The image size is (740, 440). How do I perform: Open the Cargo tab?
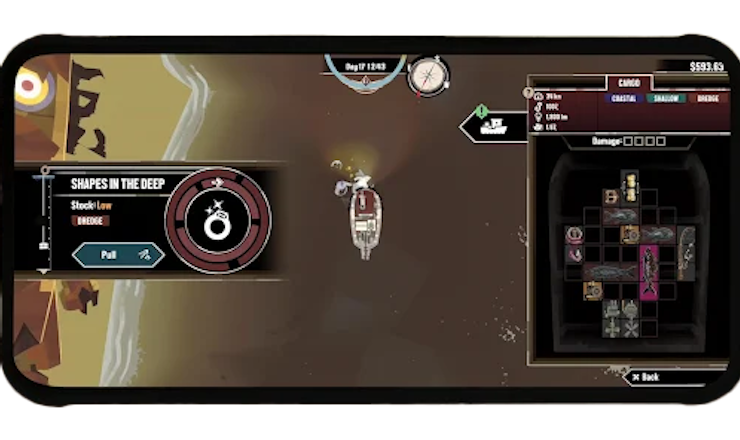pyautogui.click(x=629, y=84)
